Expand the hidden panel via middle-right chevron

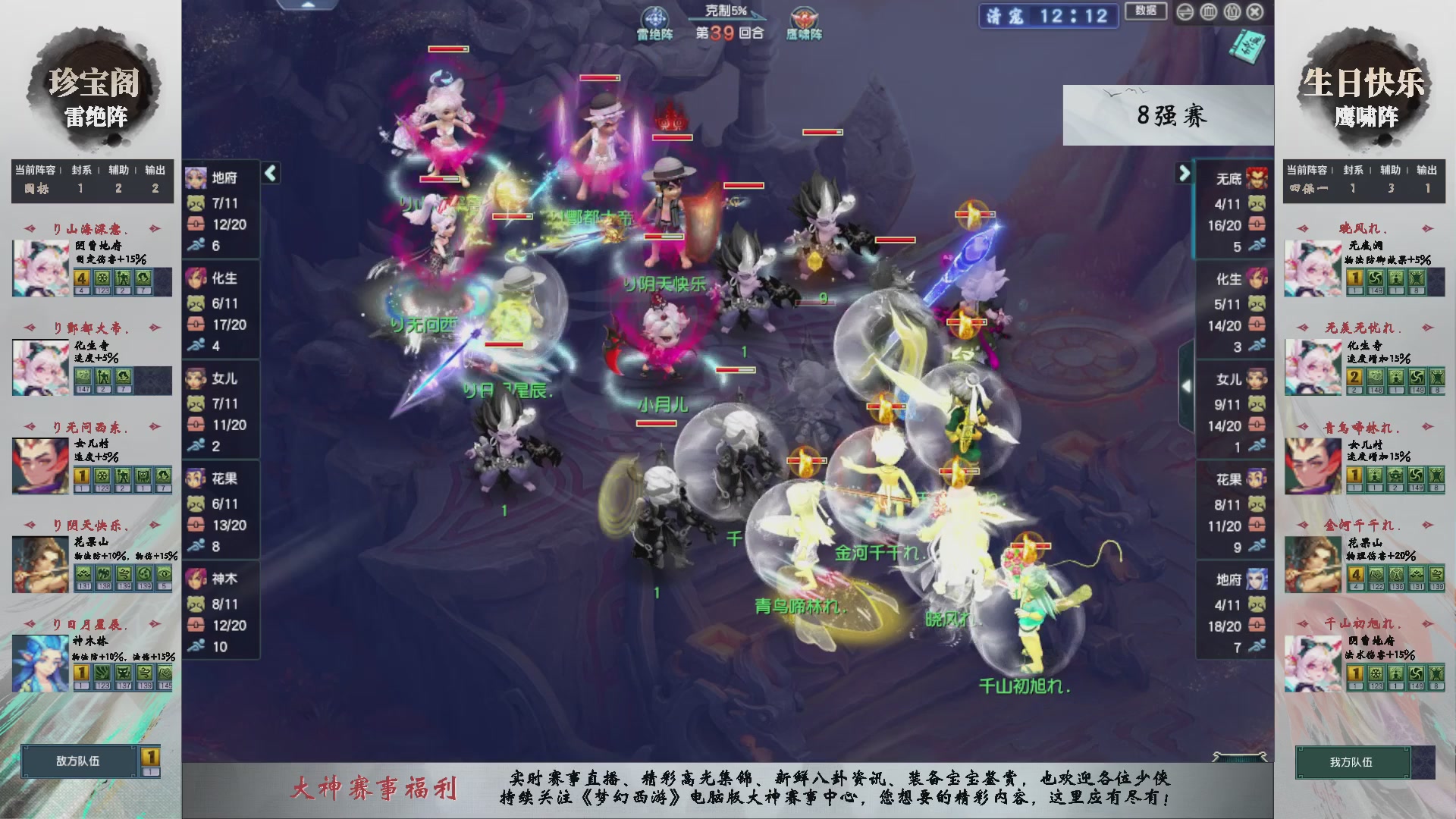click(x=1187, y=384)
